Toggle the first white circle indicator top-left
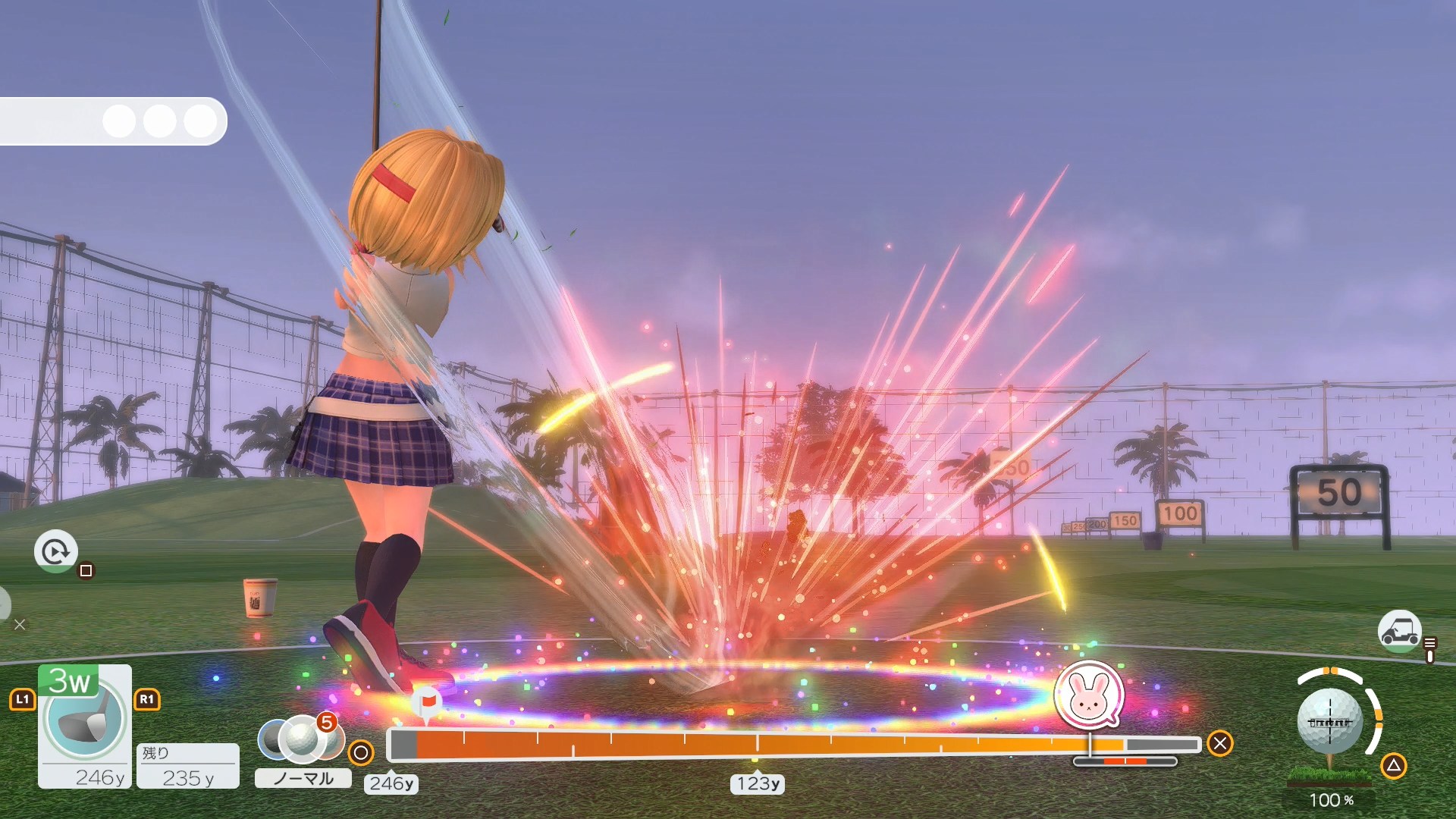Image resolution: width=1456 pixels, height=819 pixels. (120, 121)
